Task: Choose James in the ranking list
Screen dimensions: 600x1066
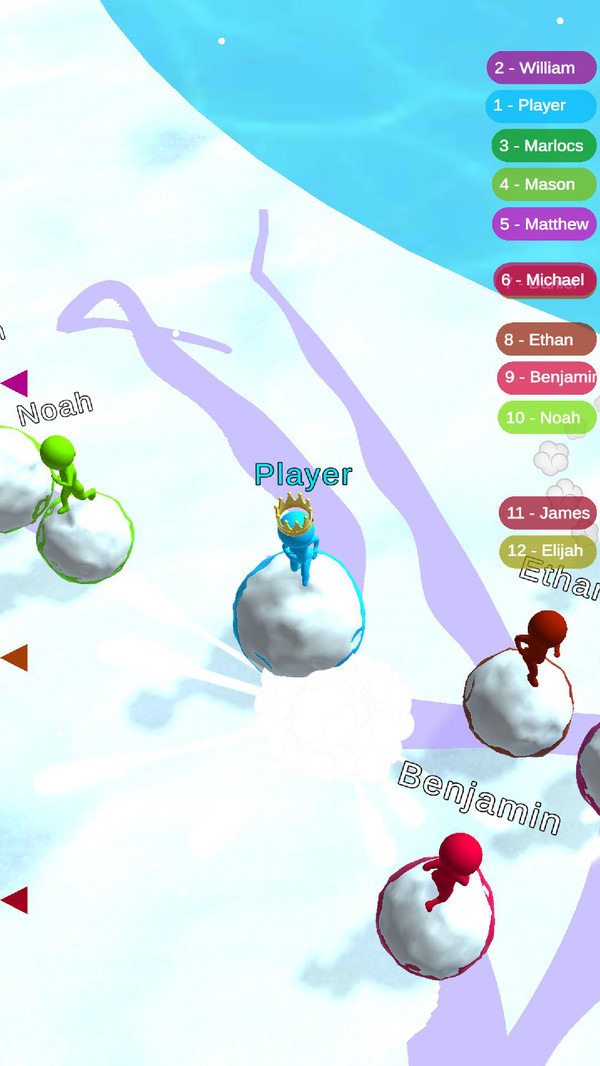Action: 548,513
